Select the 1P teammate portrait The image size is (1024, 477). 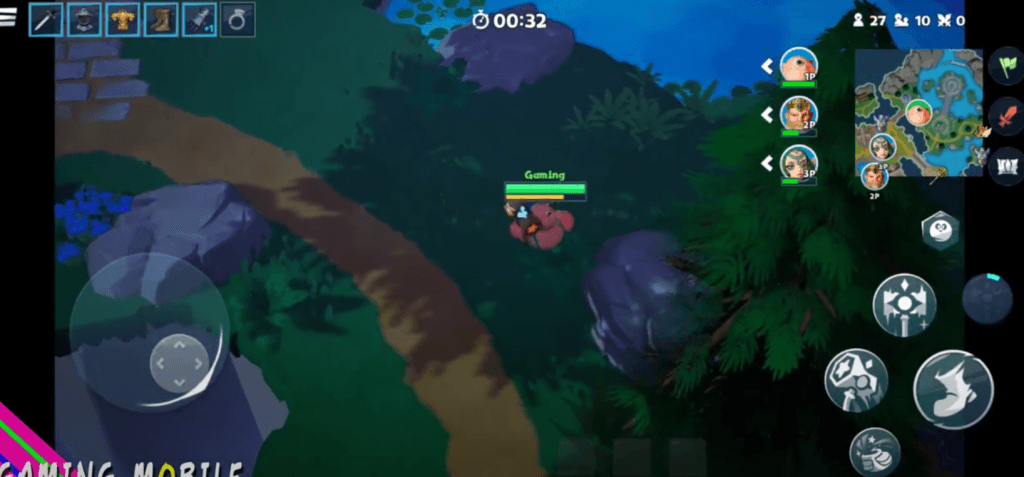tap(798, 66)
